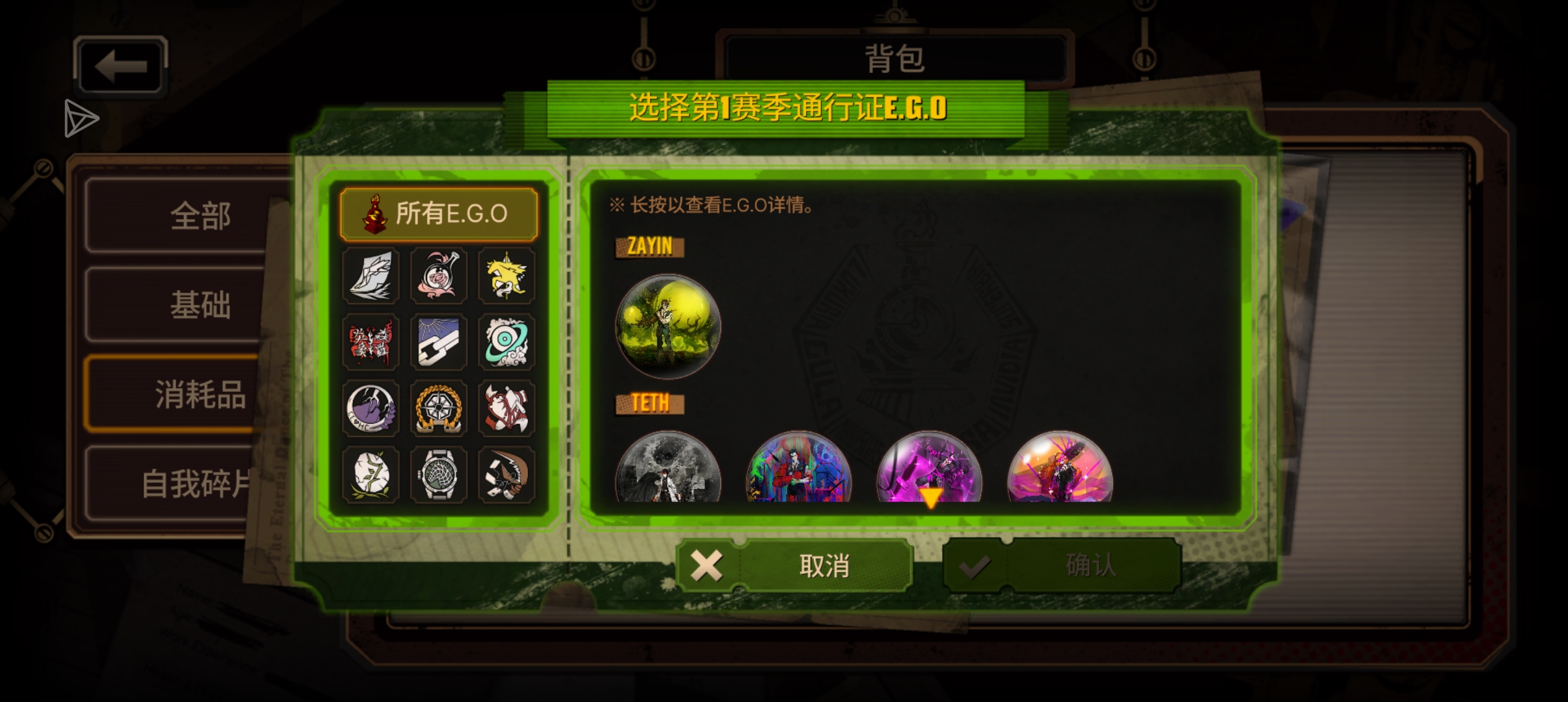
Task: Select the green ZAYIN E.G.O orb
Action: click(x=668, y=325)
